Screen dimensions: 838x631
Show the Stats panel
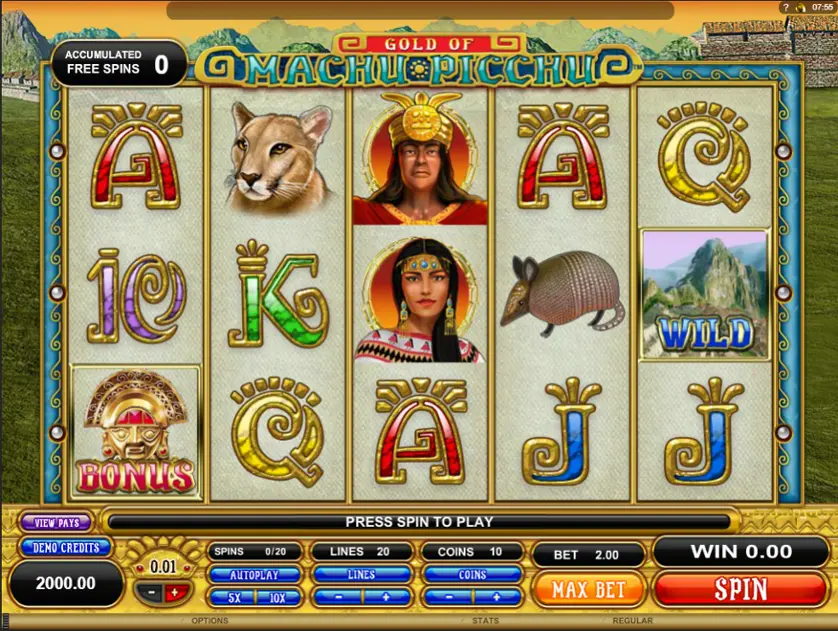tap(487, 622)
